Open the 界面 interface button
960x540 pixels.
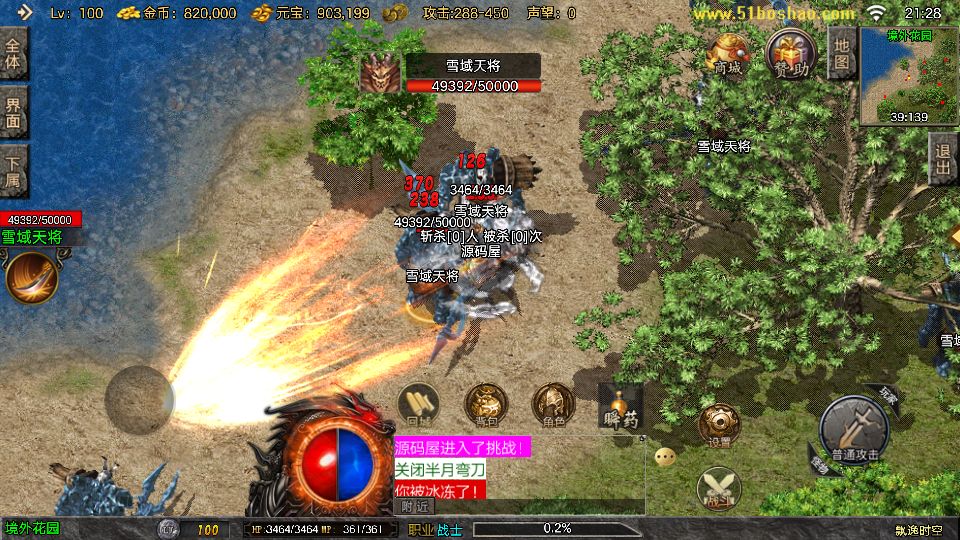(x=14, y=112)
